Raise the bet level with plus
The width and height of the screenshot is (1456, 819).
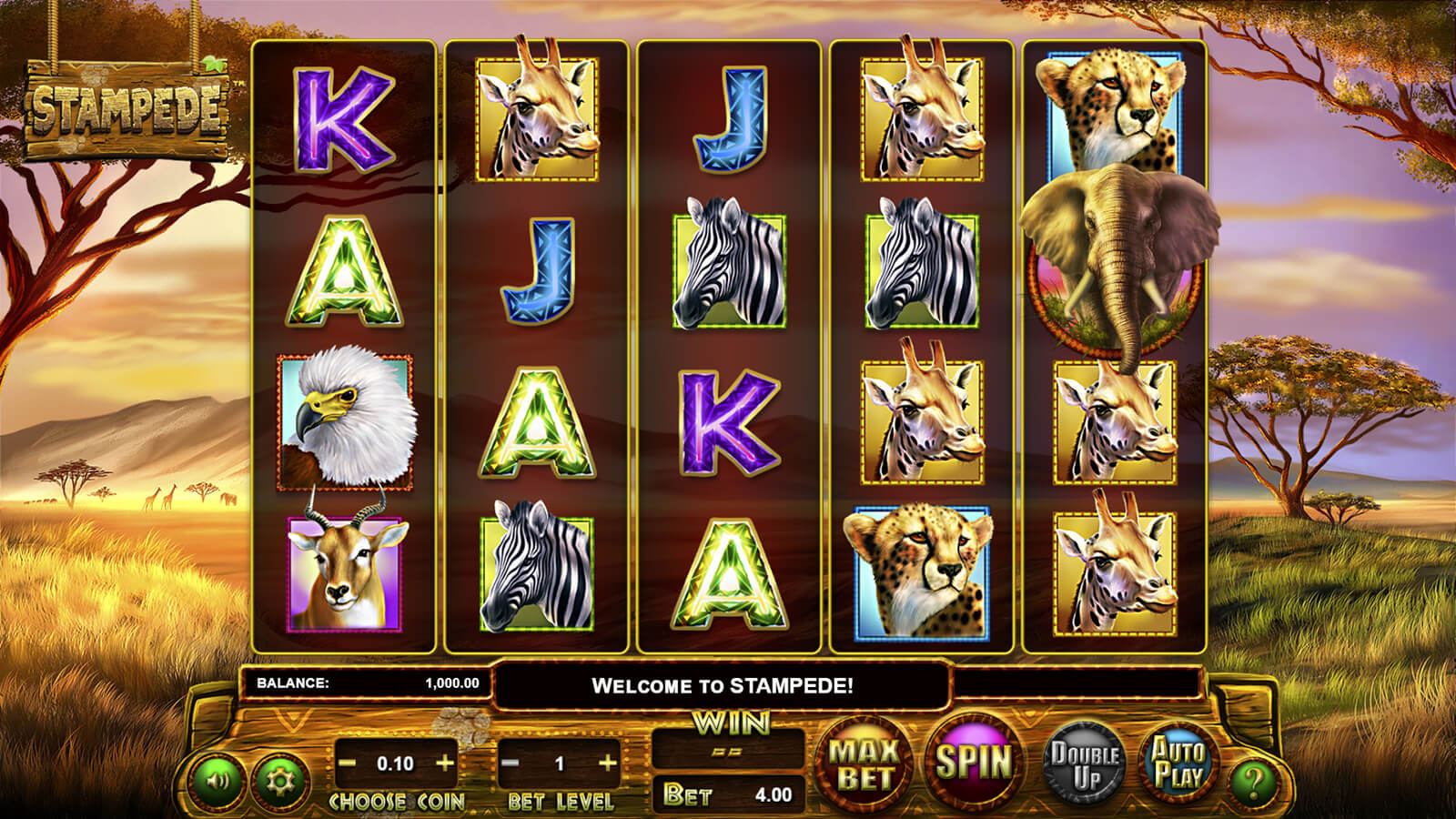(608, 763)
